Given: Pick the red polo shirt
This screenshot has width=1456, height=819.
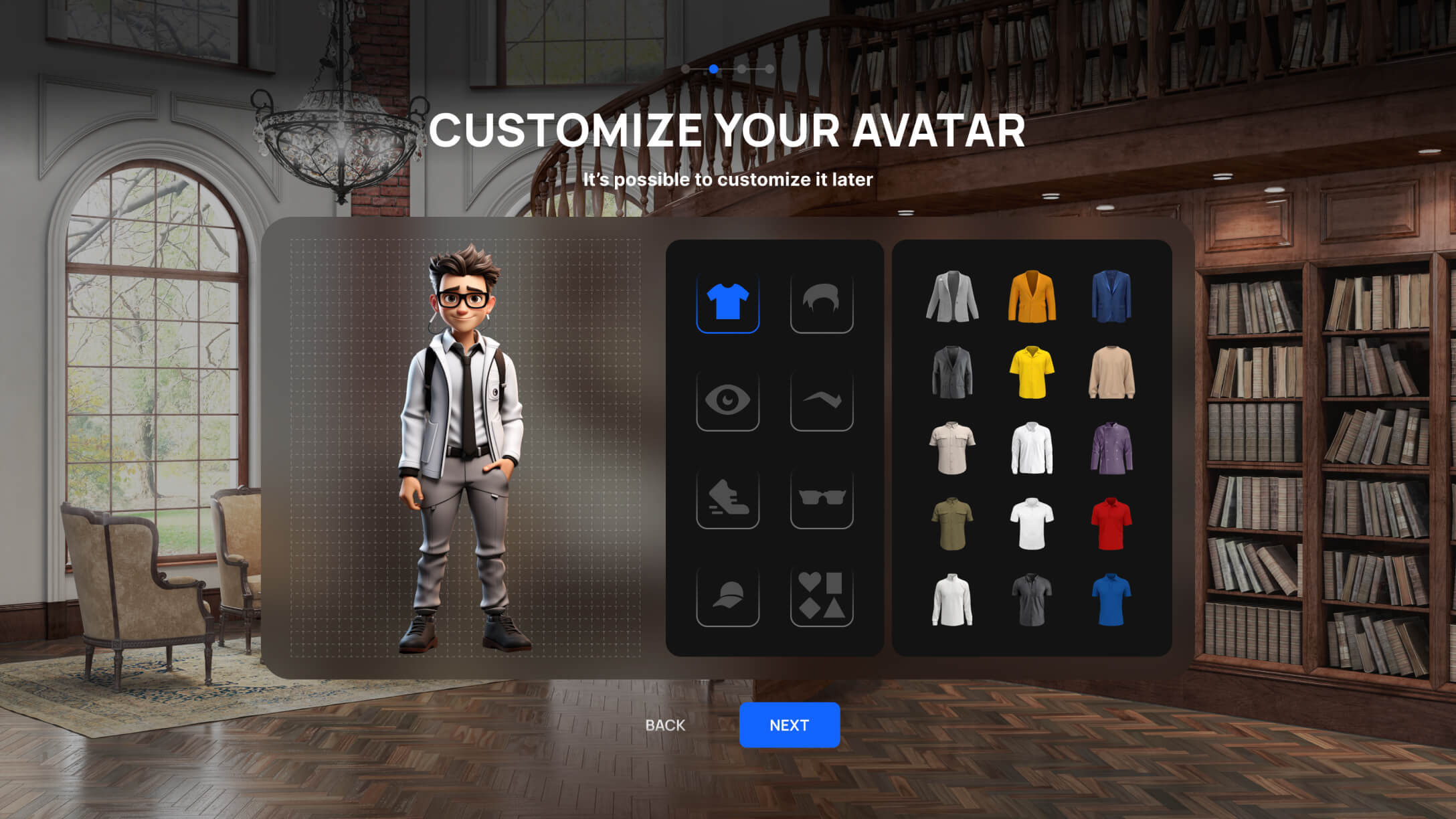Looking at the screenshot, I should click(x=1111, y=524).
